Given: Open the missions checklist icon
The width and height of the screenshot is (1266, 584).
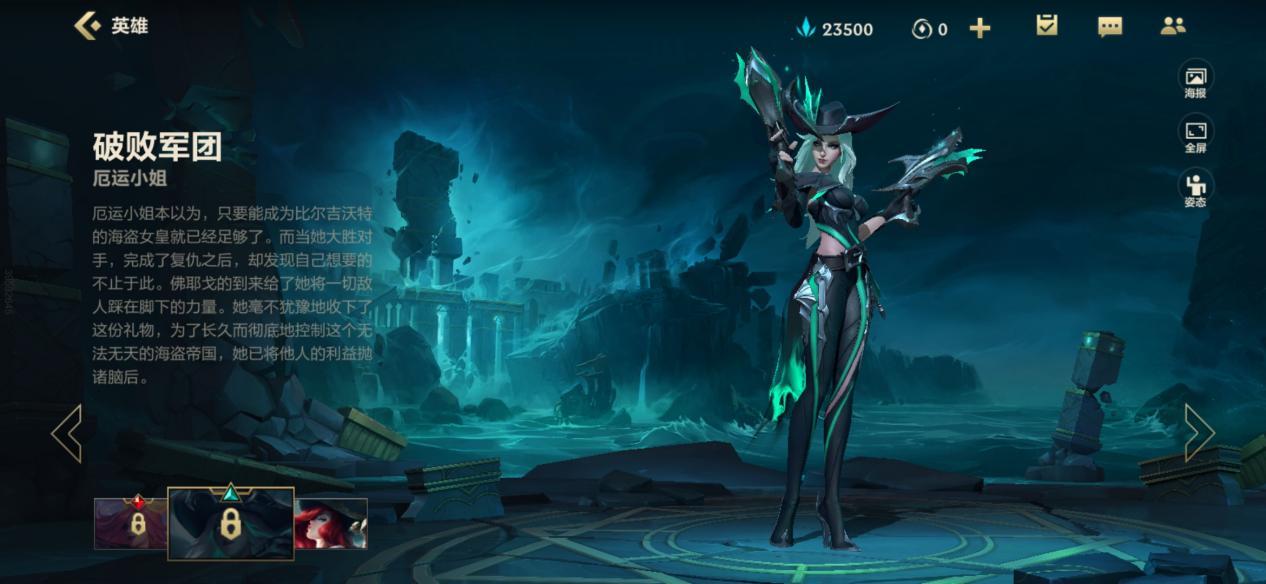Looking at the screenshot, I should pyautogui.click(x=1047, y=26).
